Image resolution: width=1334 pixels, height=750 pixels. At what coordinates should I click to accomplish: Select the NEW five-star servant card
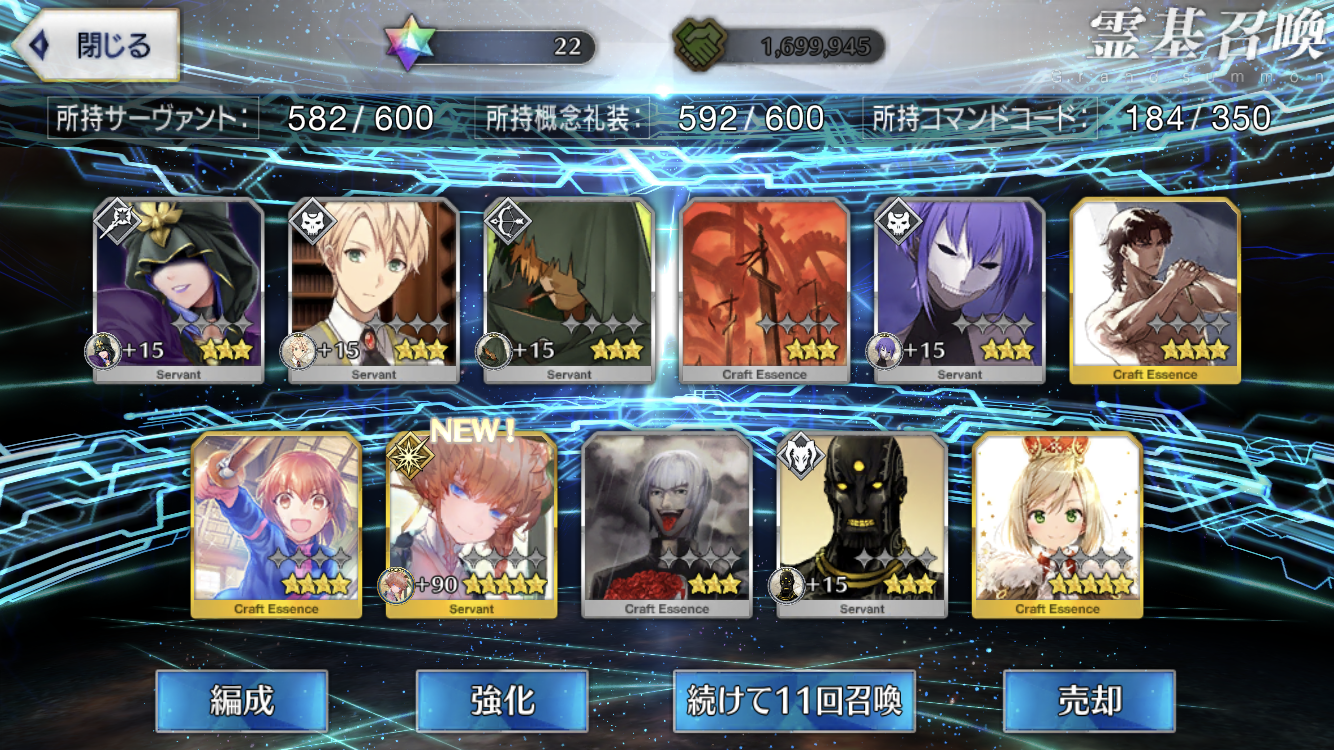tap(471, 525)
